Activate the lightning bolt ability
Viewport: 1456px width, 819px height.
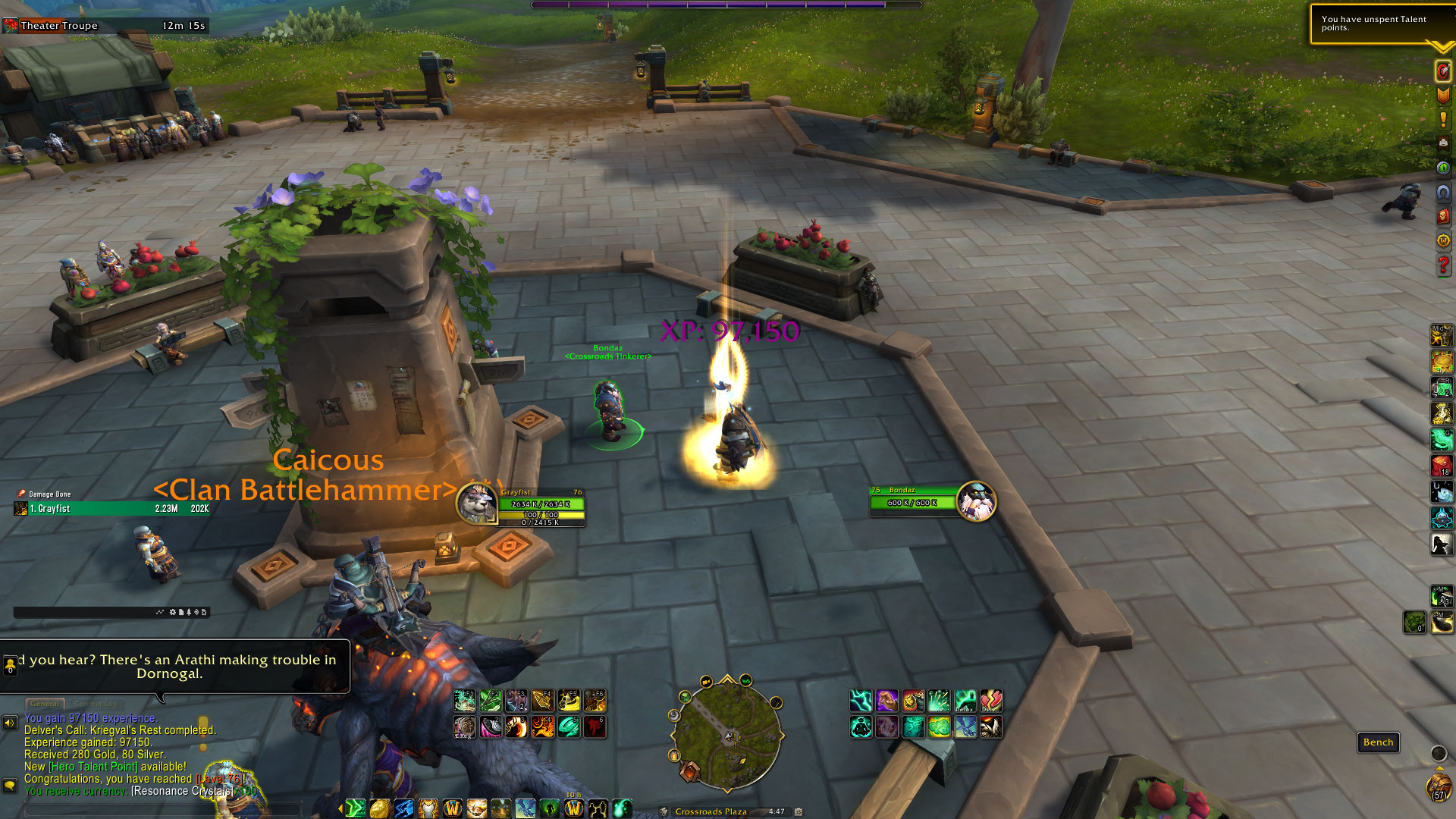(861, 701)
